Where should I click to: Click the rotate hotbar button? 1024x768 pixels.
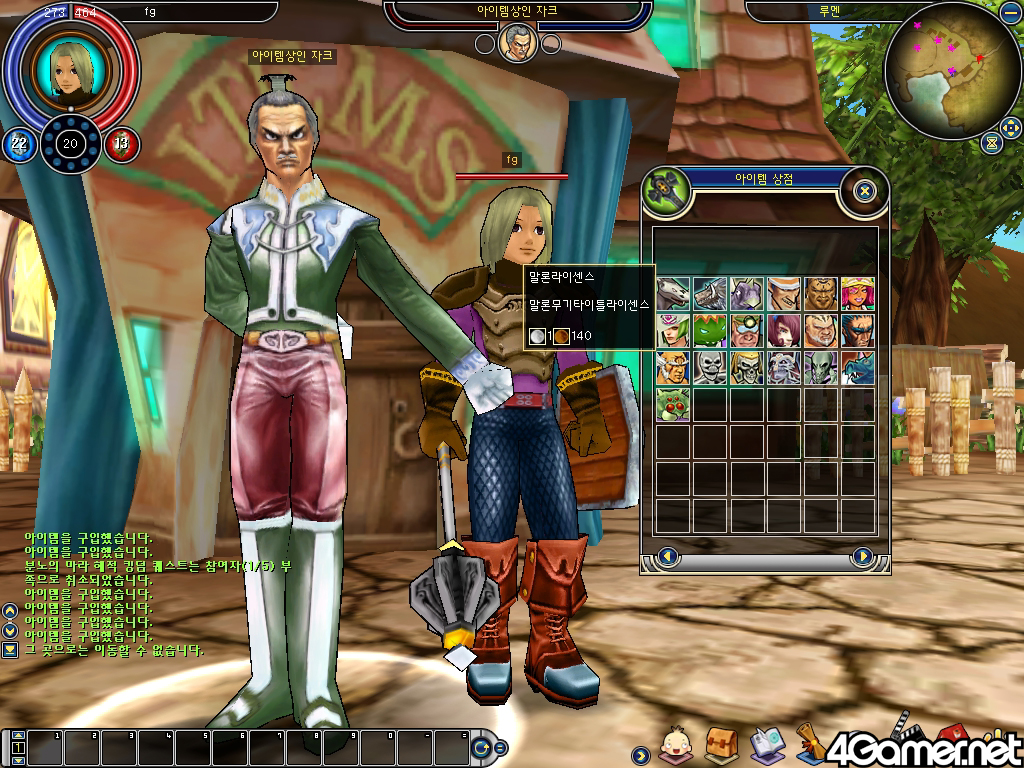tap(483, 747)
